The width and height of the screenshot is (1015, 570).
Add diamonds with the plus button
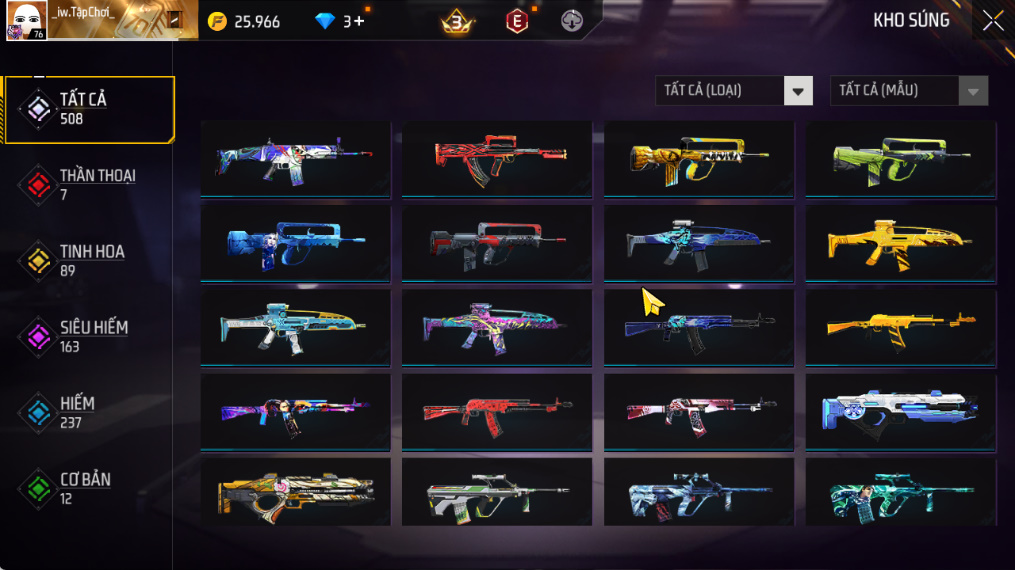tap(359, 21)
